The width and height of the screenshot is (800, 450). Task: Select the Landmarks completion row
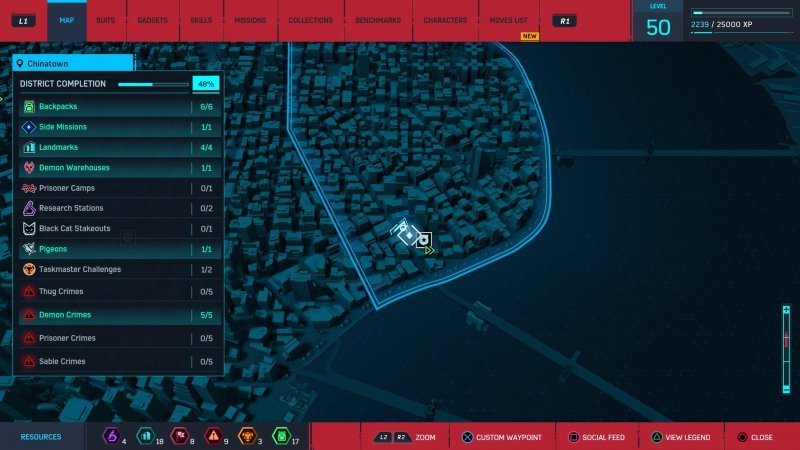point(118,147)
